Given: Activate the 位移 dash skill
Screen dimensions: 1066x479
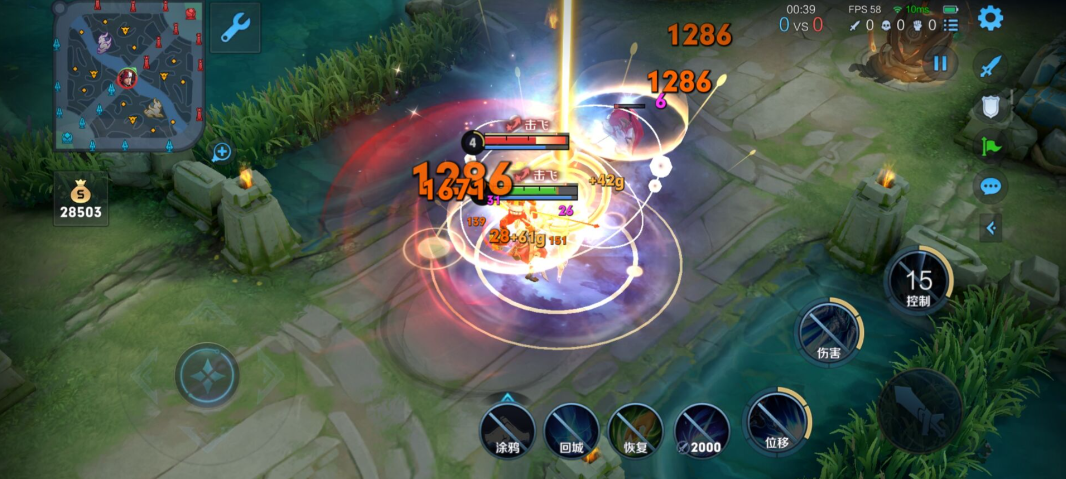Looking at the screenshot, I should 777,420.
